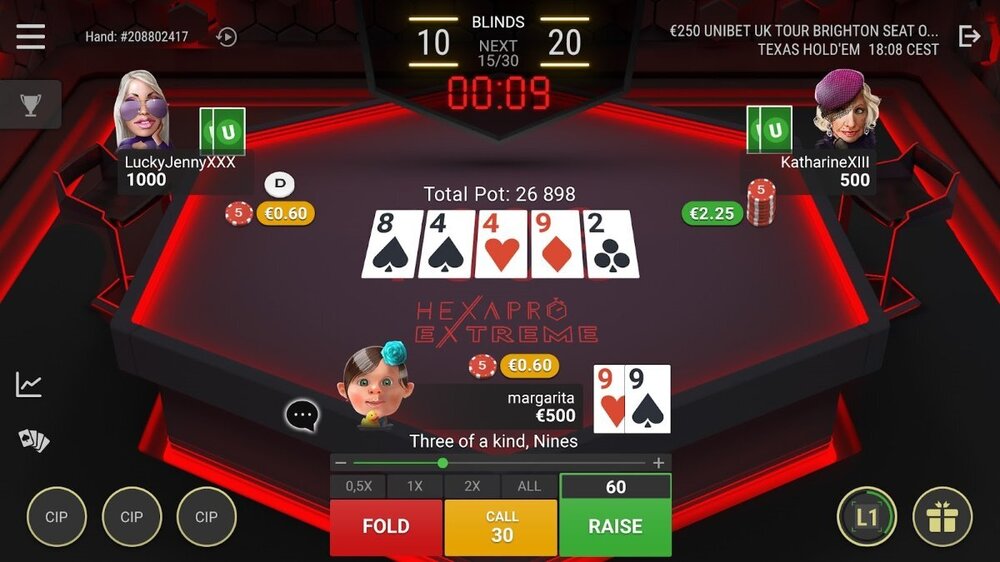
Task: Show the statistics line chart
Action: [x=29, y=384]
